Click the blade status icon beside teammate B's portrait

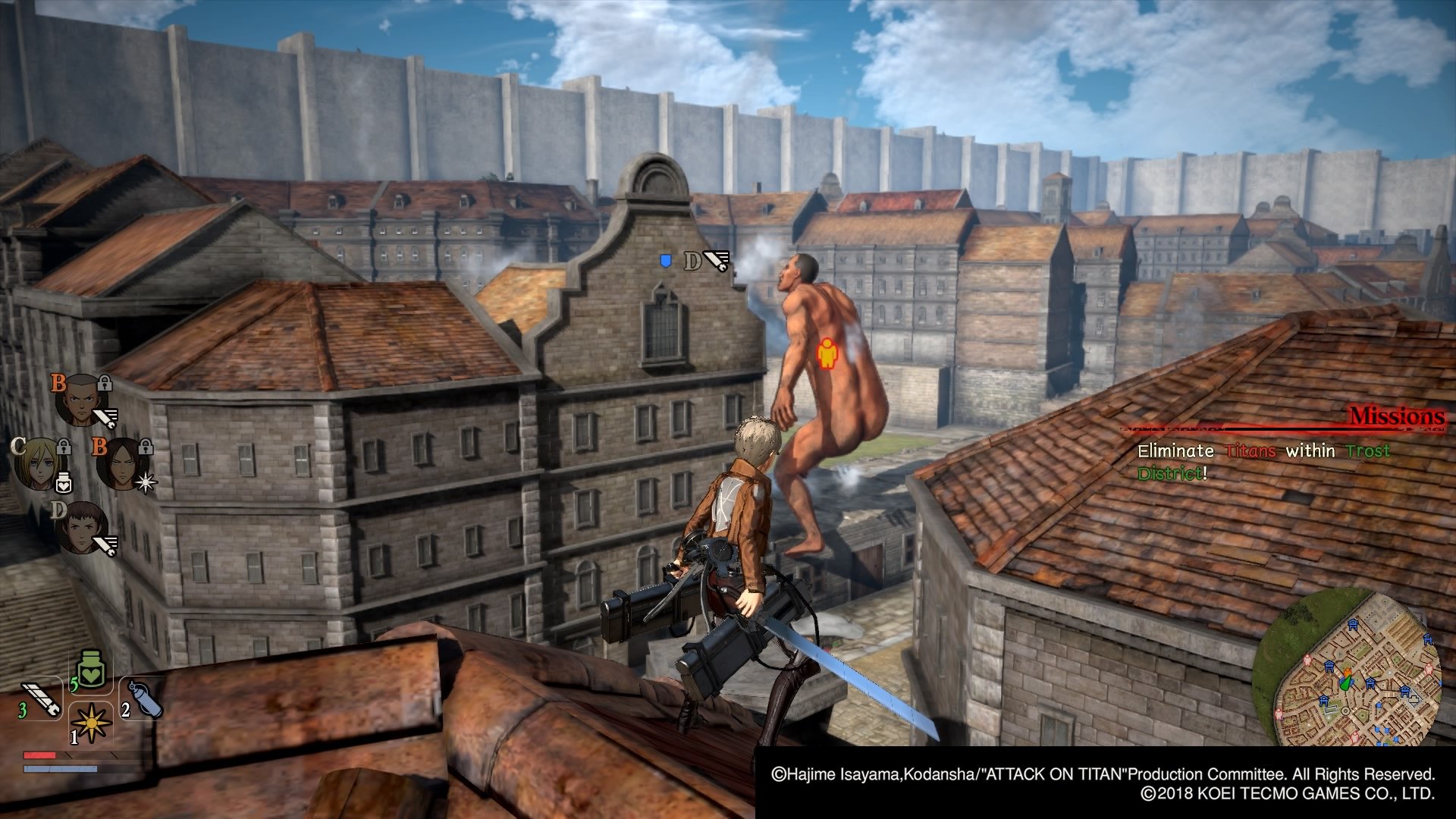(105, 416)
